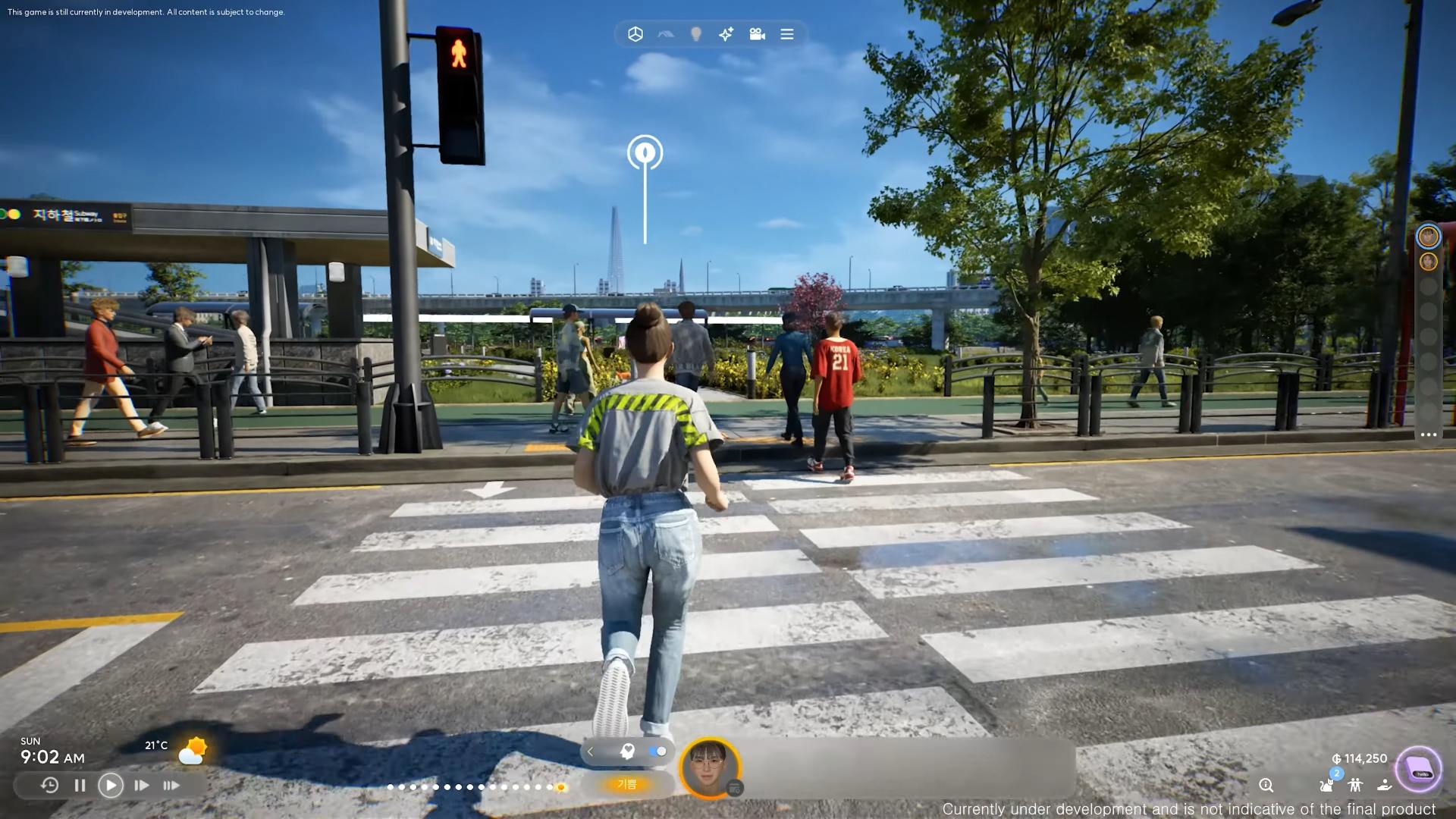
Task: Expand the three-dots below the character list
Action: (1429, 435)
